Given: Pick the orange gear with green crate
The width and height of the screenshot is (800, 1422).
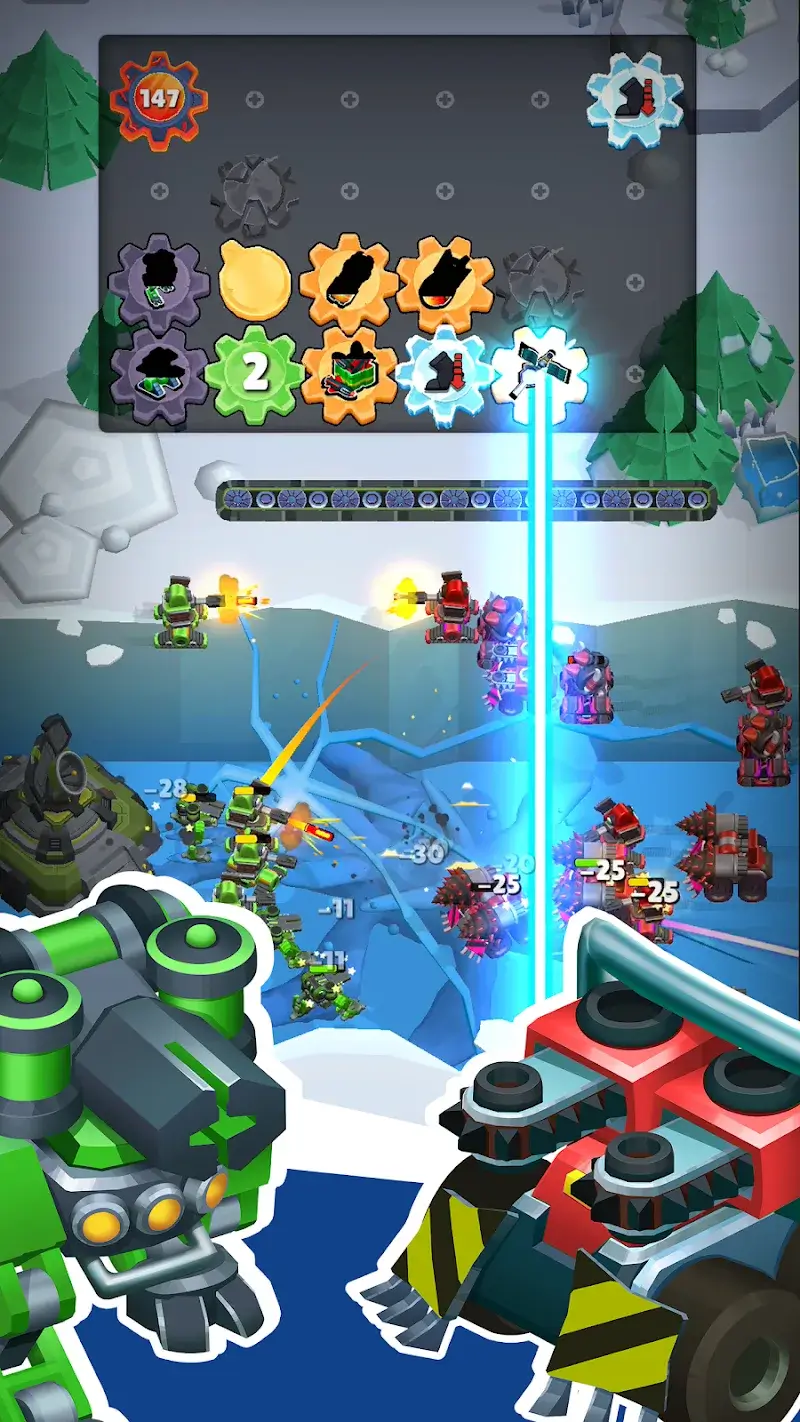Looking at the screenshot, I should coord(349,376).
